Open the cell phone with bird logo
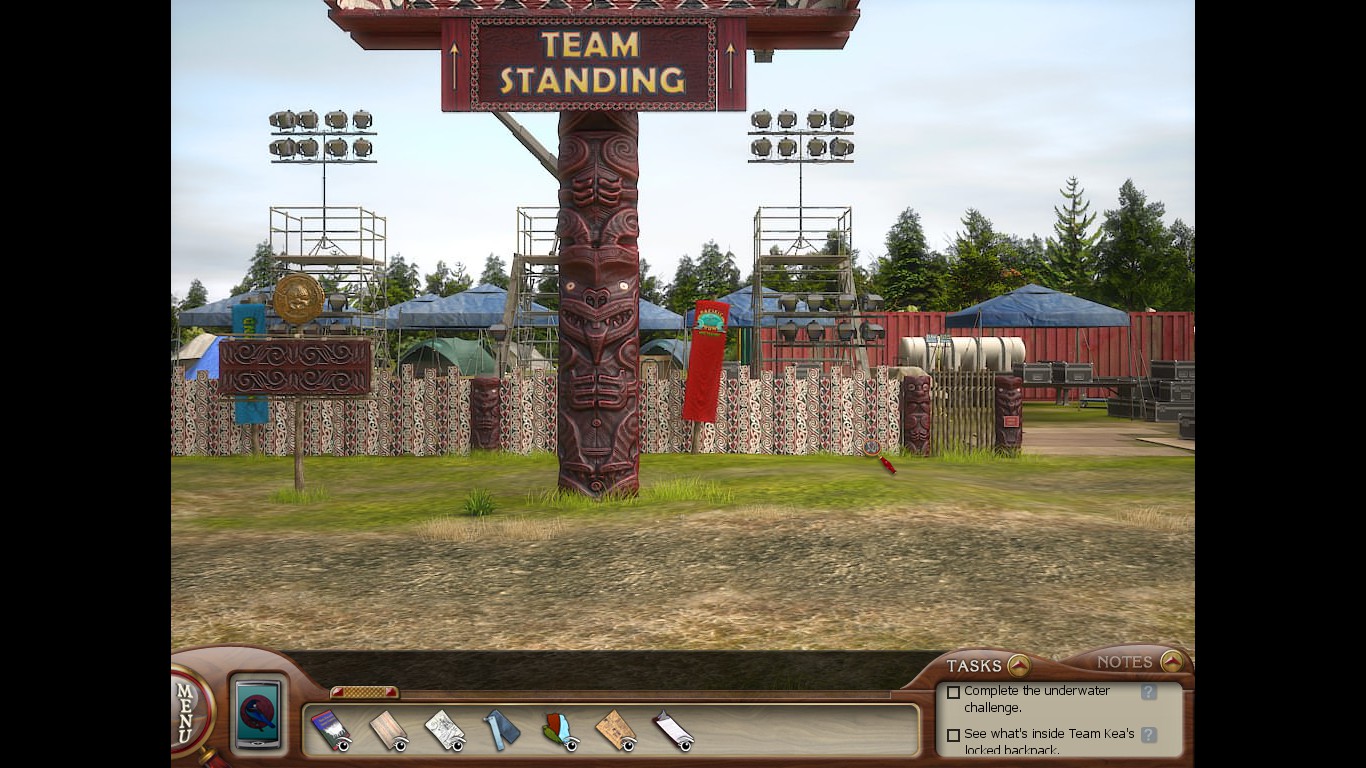The height and width of the screenshot is (768, 1366). pyautogui.click(x=259, y=714)
